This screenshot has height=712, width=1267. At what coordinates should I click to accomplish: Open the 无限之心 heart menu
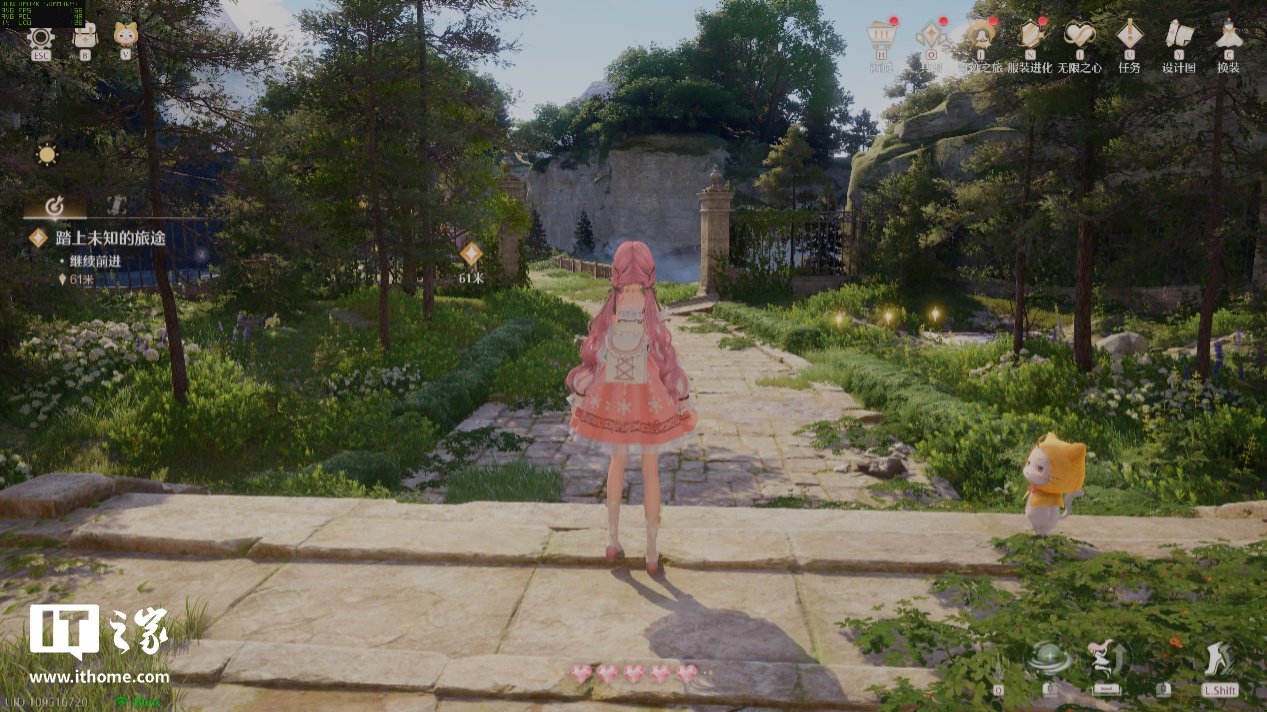coord(1080,37)
